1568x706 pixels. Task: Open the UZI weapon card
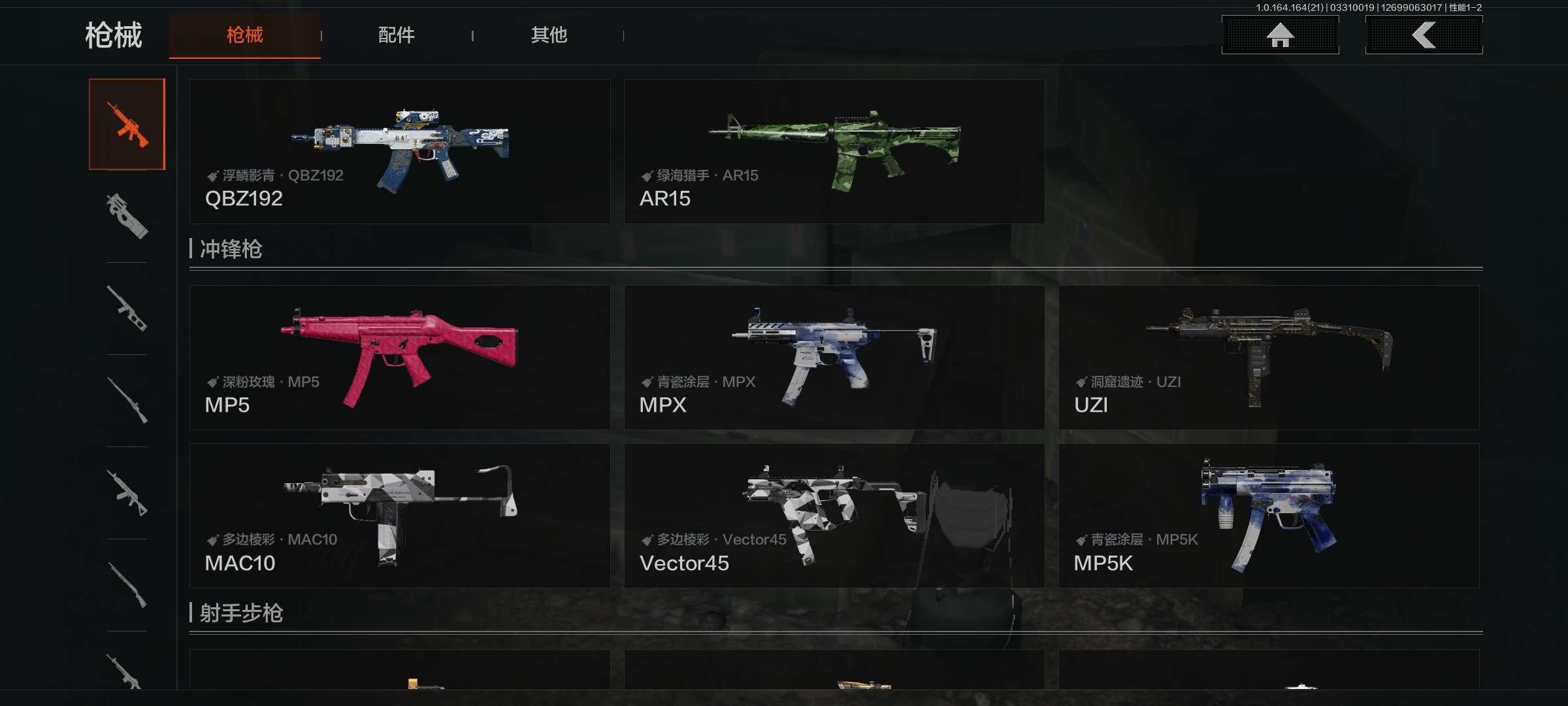(x=1269, y=358)
